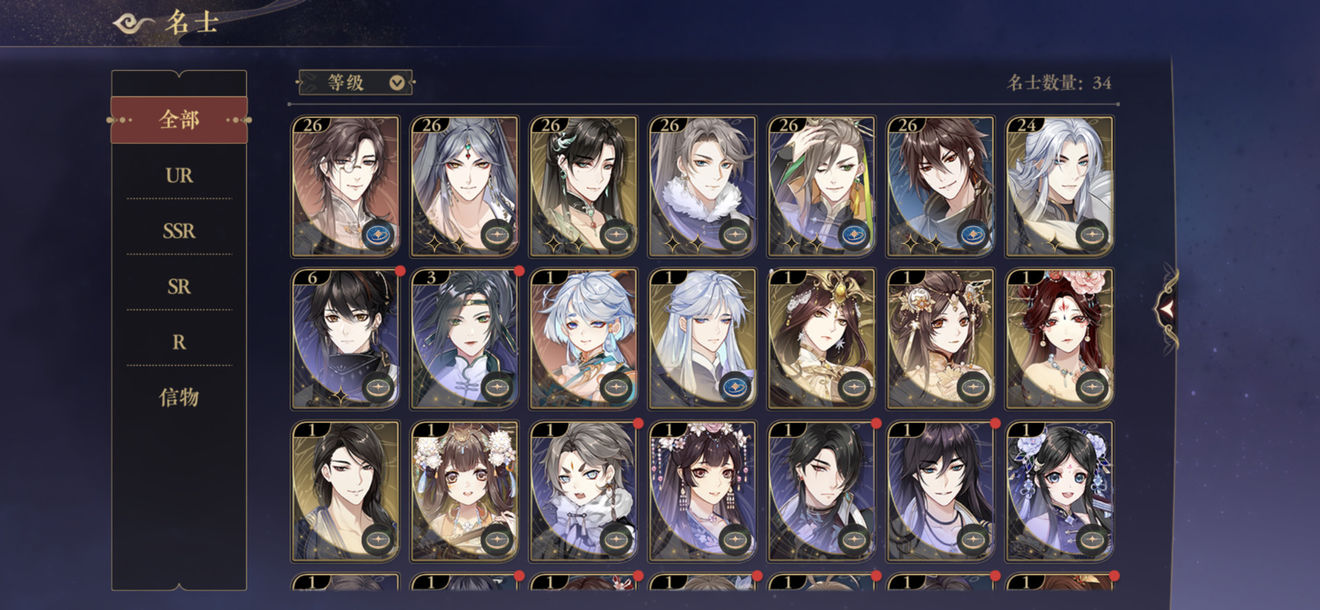This screenshot has width=1320, height=610.
Task: Filter the list by SR rarity
Action: pos(179,287)
